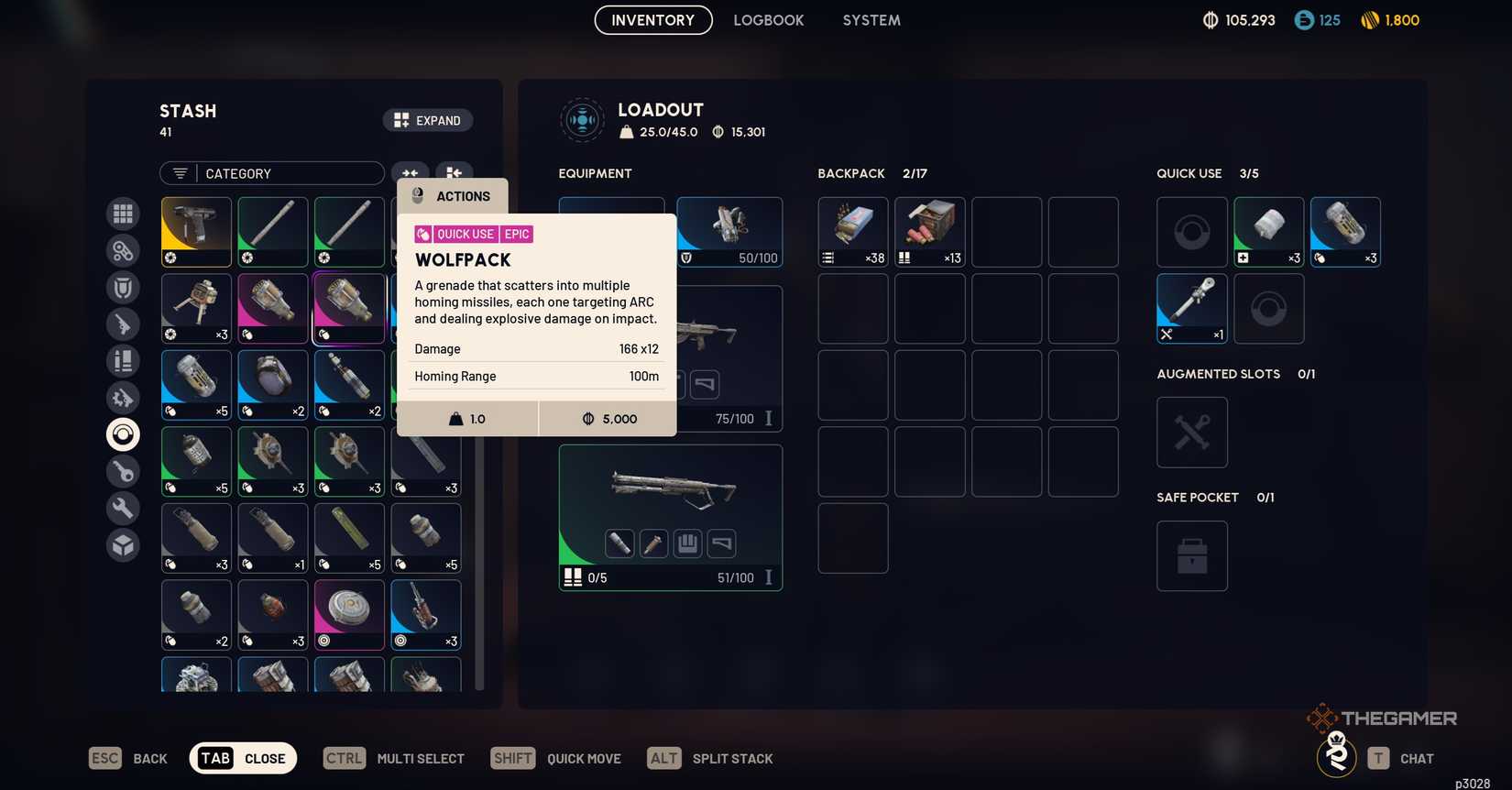Click the Expand button above the stash
Viewport: 1512px width, 790px height.
[427, 119]
